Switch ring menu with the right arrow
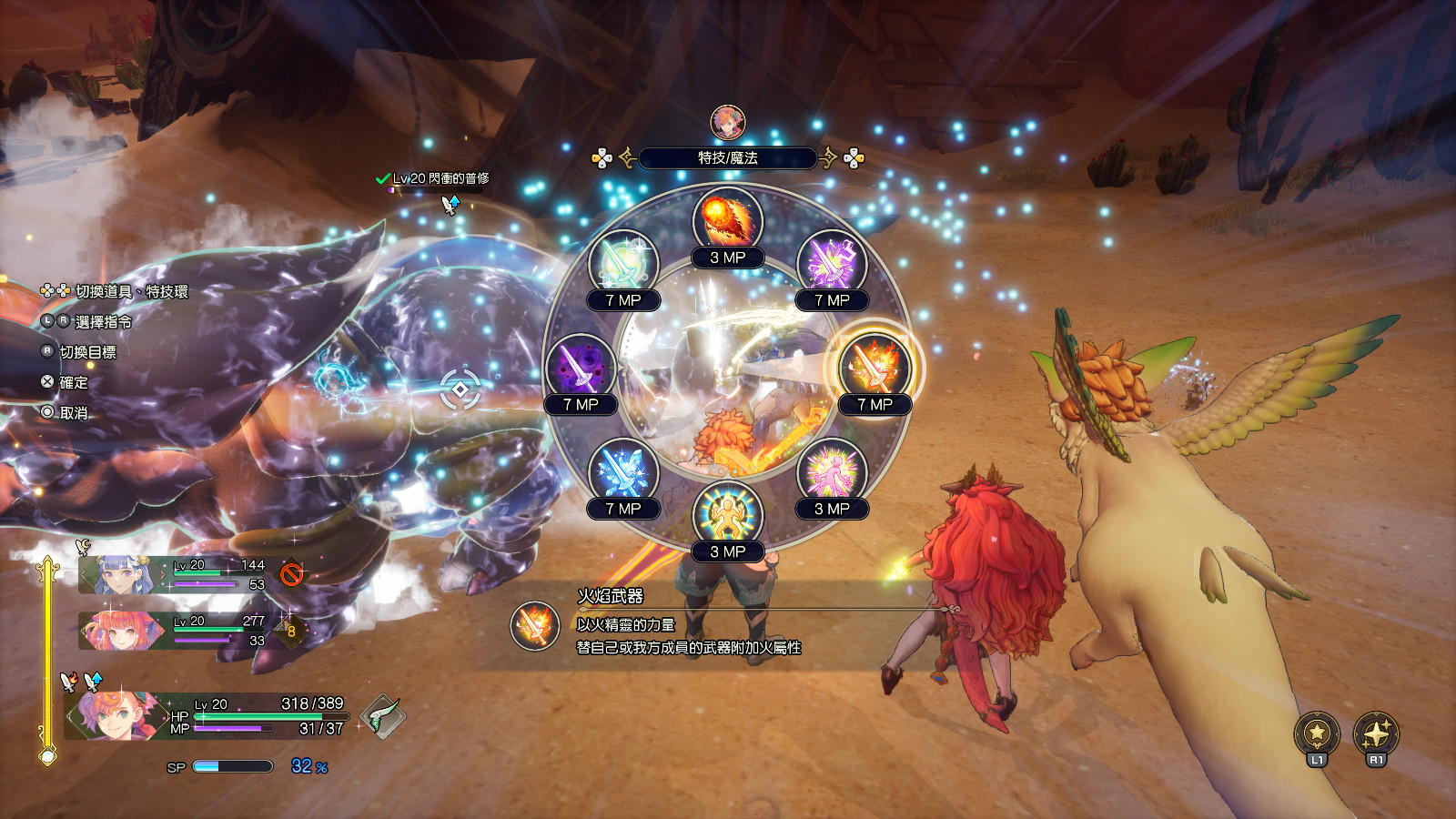Viewport: 1456px width, 819px height. click(x=828, y=158)
